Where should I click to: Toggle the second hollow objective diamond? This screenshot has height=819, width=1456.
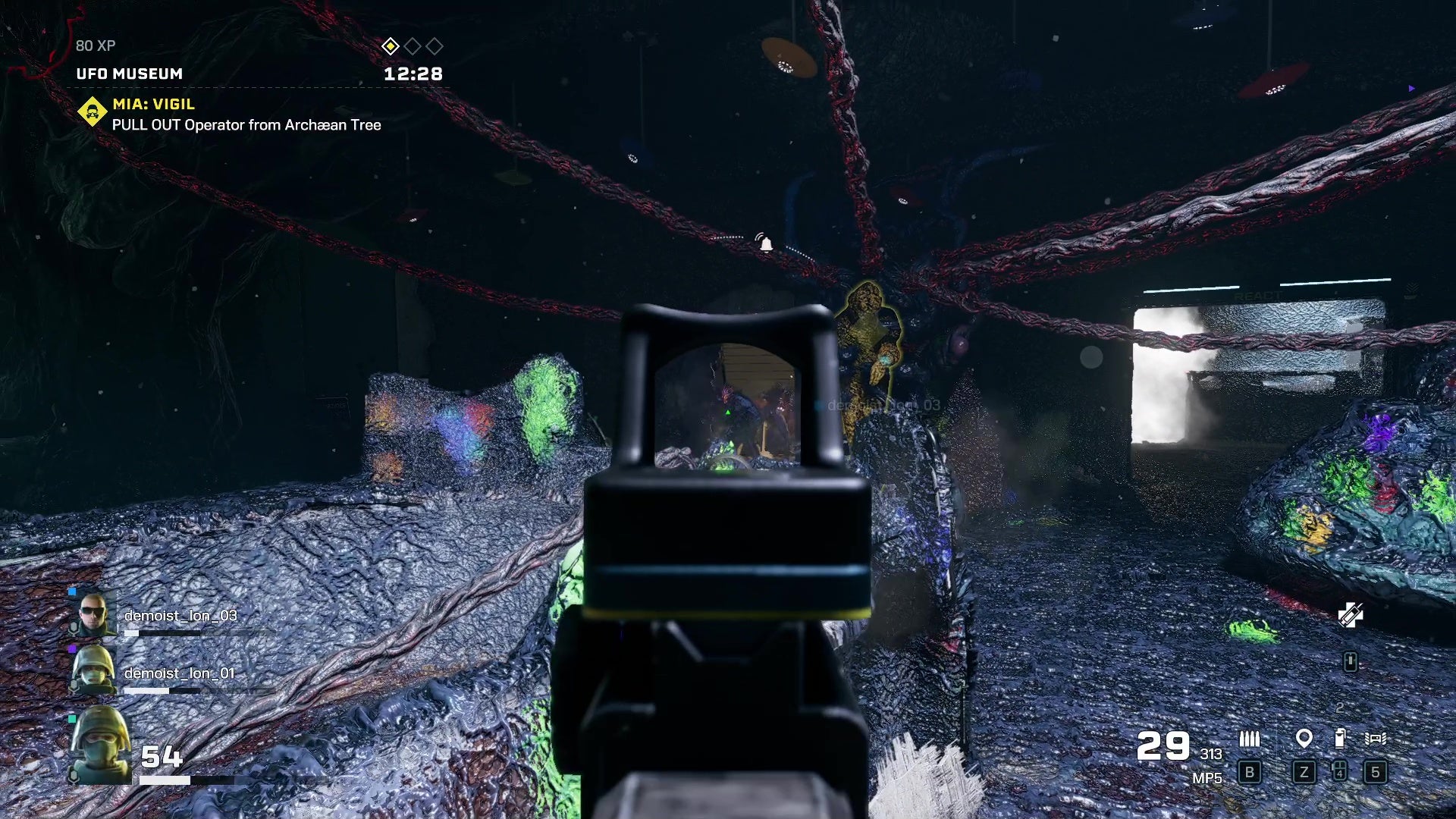pos(413,45)
